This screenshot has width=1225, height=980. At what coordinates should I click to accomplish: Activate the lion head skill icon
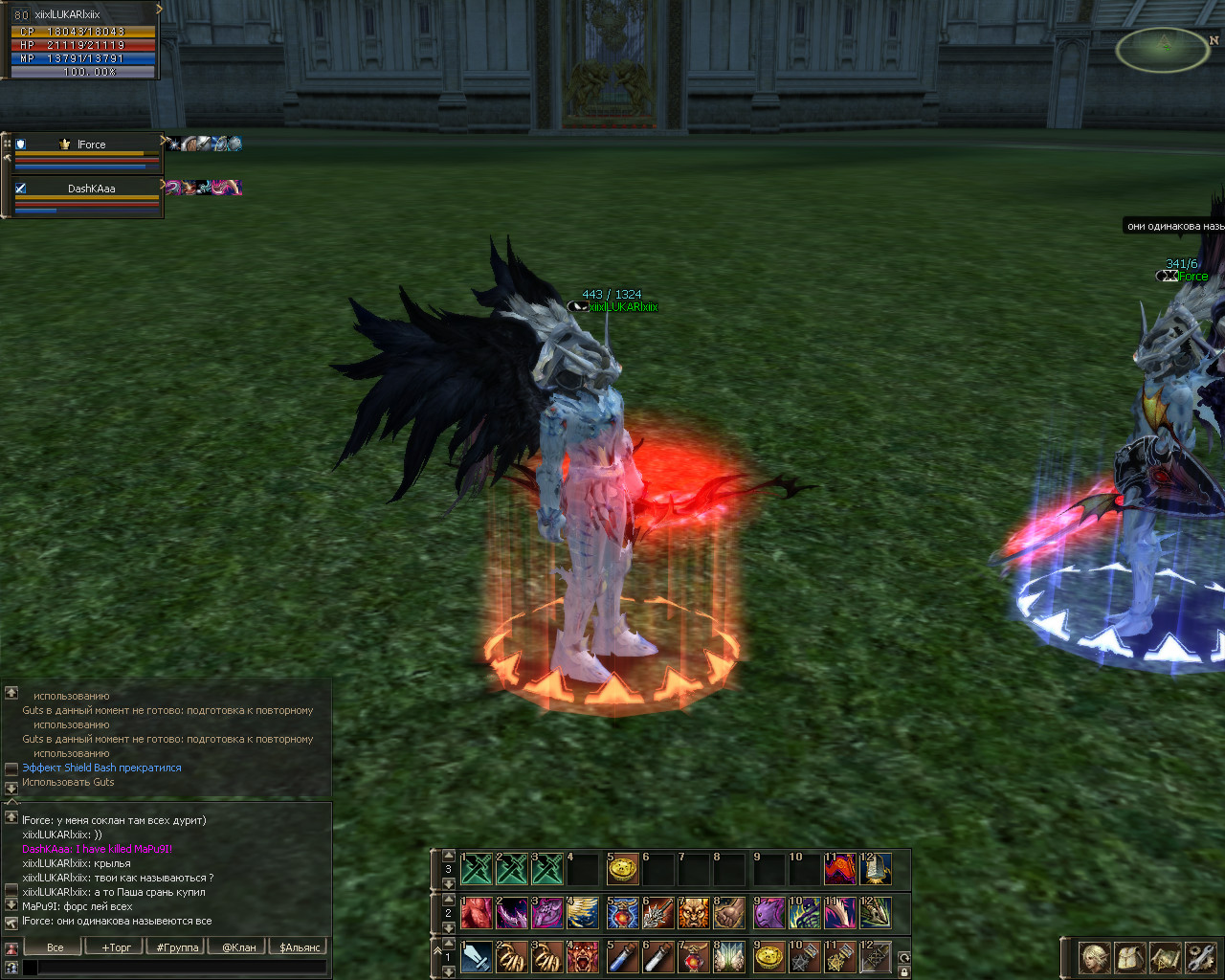coord(693,913)
